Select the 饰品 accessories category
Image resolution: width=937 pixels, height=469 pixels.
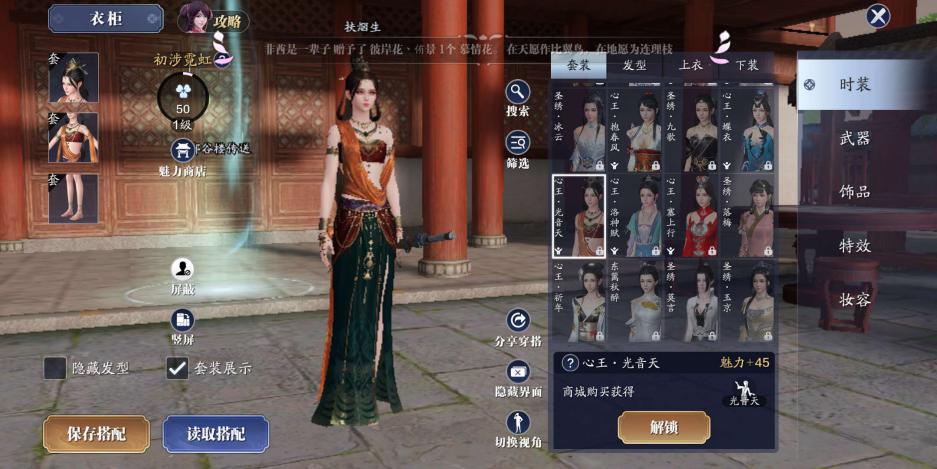point(855,192)
